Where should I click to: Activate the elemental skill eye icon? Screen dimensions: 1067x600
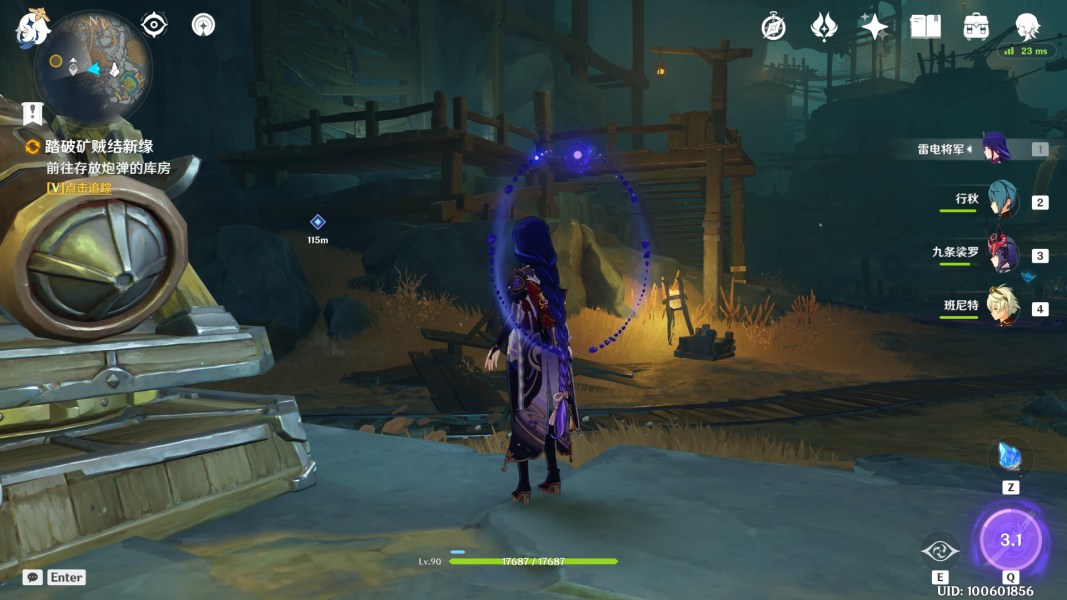pos(940,550)
